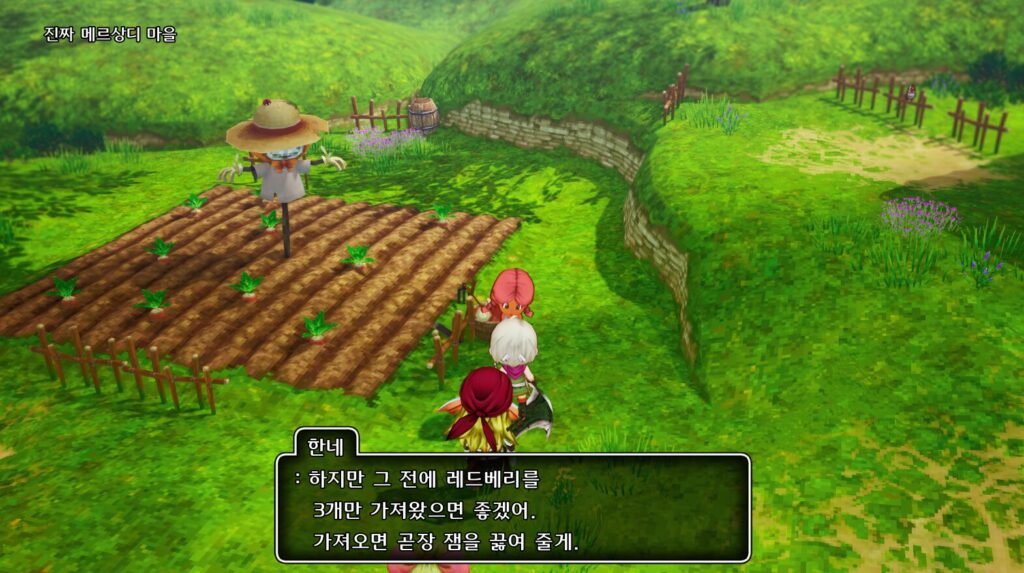The height and width of the screenshot is (573, 1024).
Task: Click Hanne's dialogue box to continue
Action: tap(512, 508)
